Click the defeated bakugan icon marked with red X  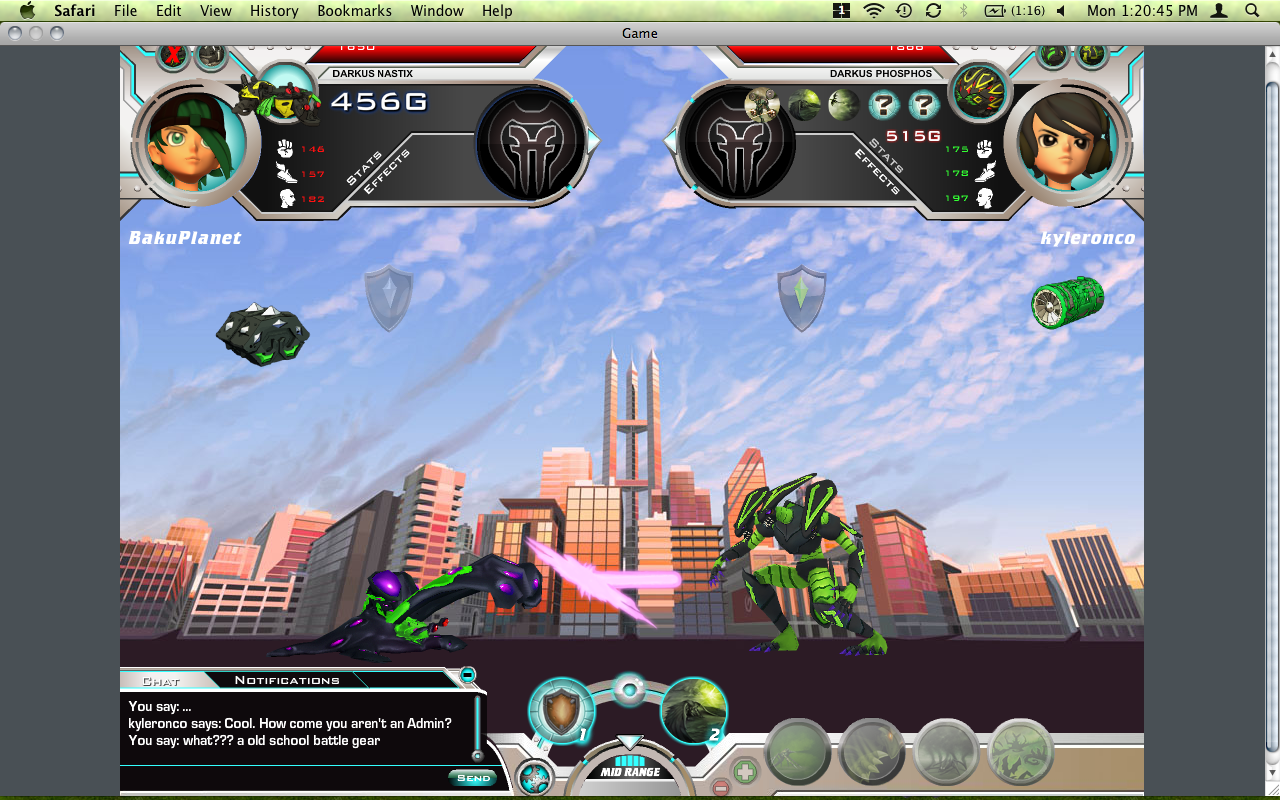(173, 54)
